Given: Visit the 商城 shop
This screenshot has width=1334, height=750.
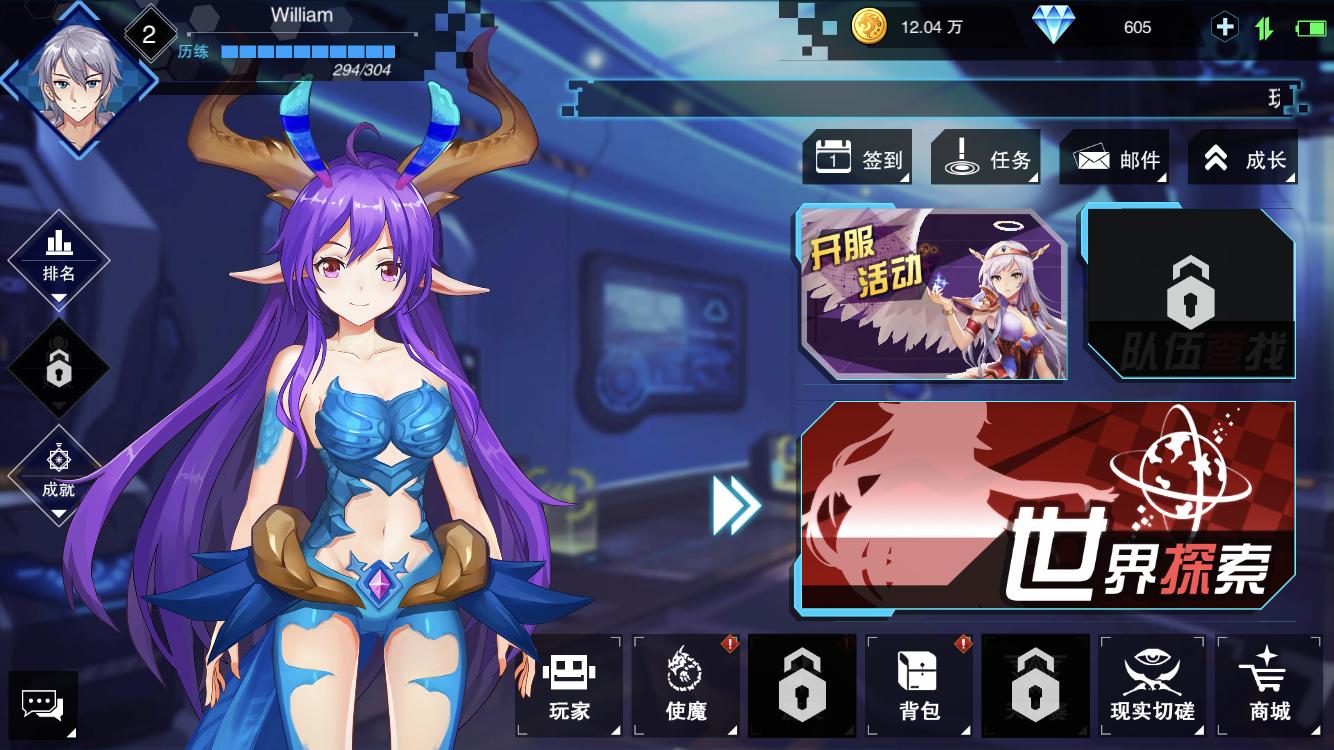Looking at the screenshot, I should tap(1269, 686).
